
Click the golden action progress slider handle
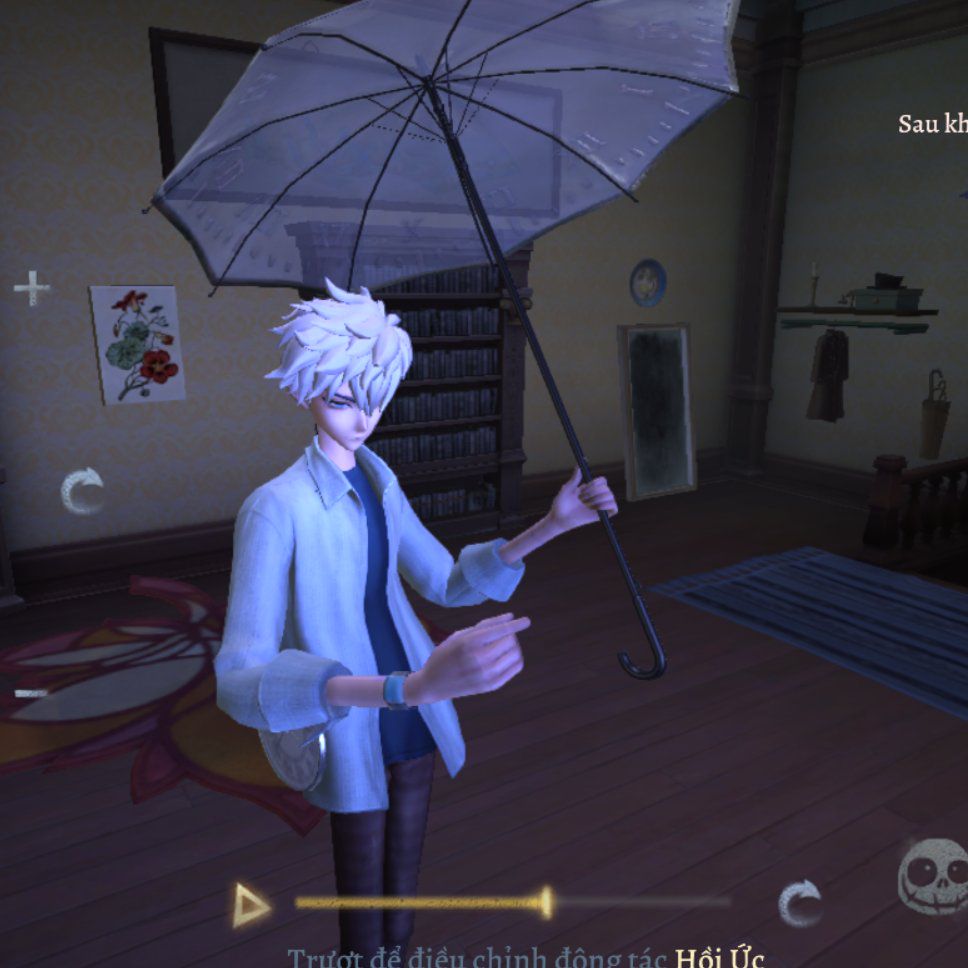[544, 902]
